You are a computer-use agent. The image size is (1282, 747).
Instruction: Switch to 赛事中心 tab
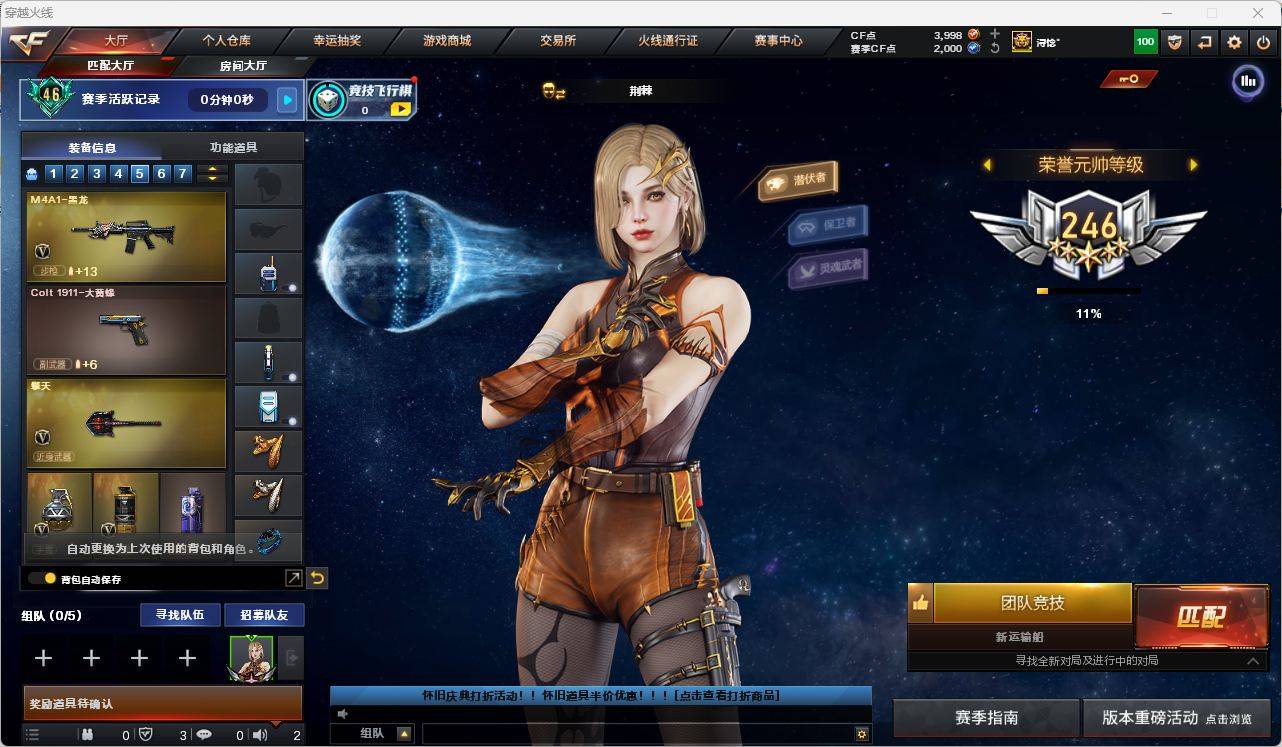778,41
